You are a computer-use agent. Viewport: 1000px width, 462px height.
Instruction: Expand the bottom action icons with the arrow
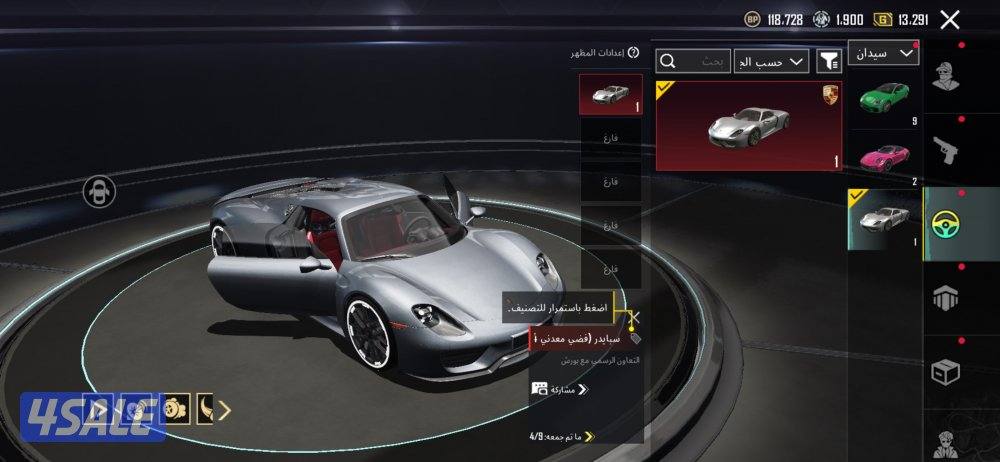(x=225, y=409)
